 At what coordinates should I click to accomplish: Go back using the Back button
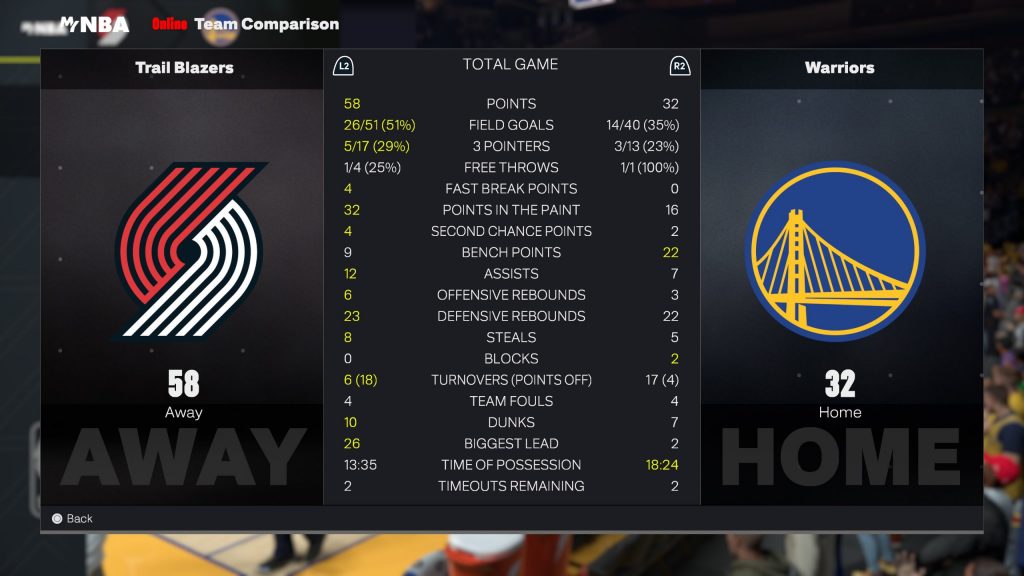(x=72, y=518)
